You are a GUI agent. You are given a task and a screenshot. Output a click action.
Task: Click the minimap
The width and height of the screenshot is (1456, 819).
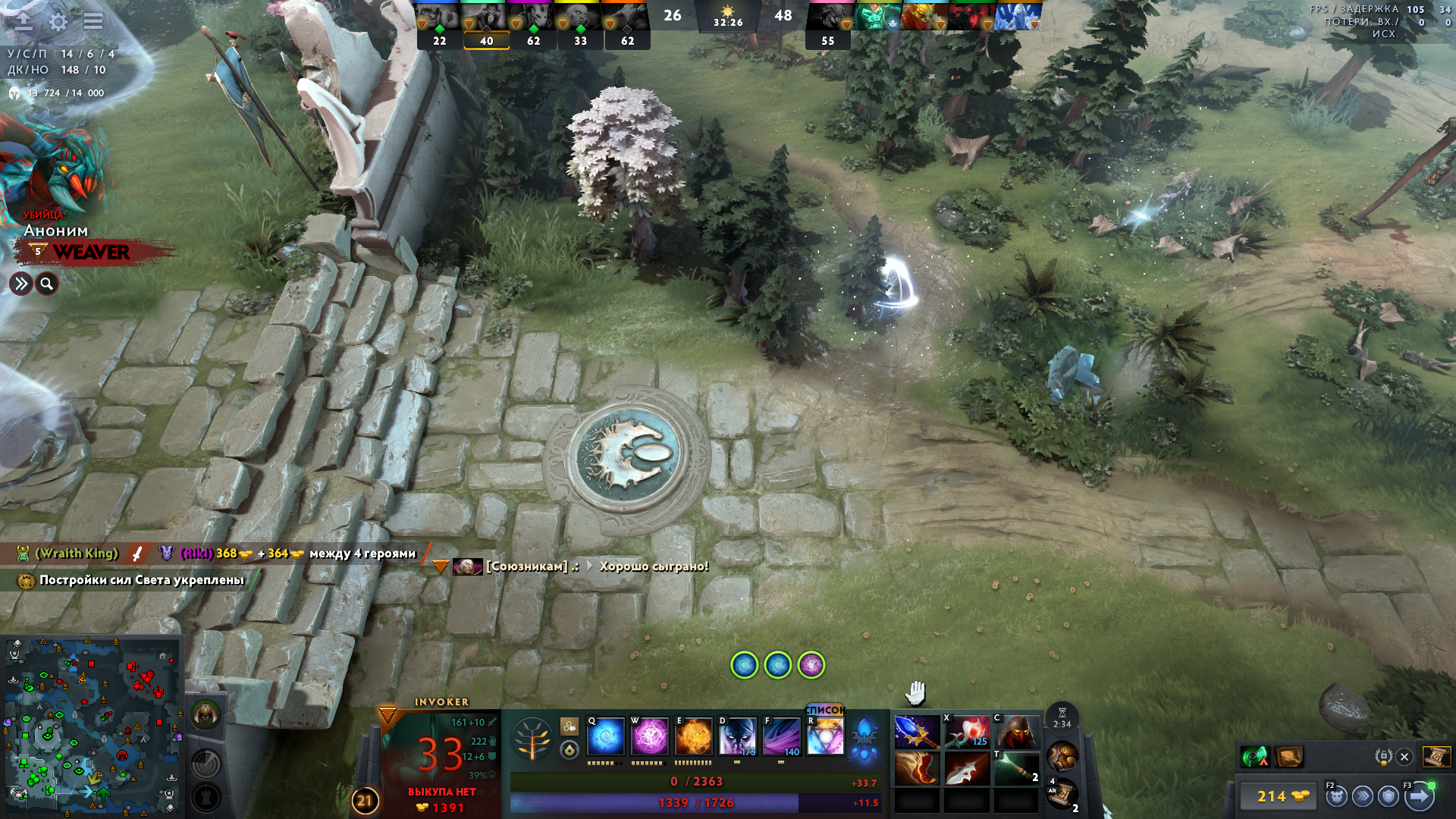(x=91, y=724)
